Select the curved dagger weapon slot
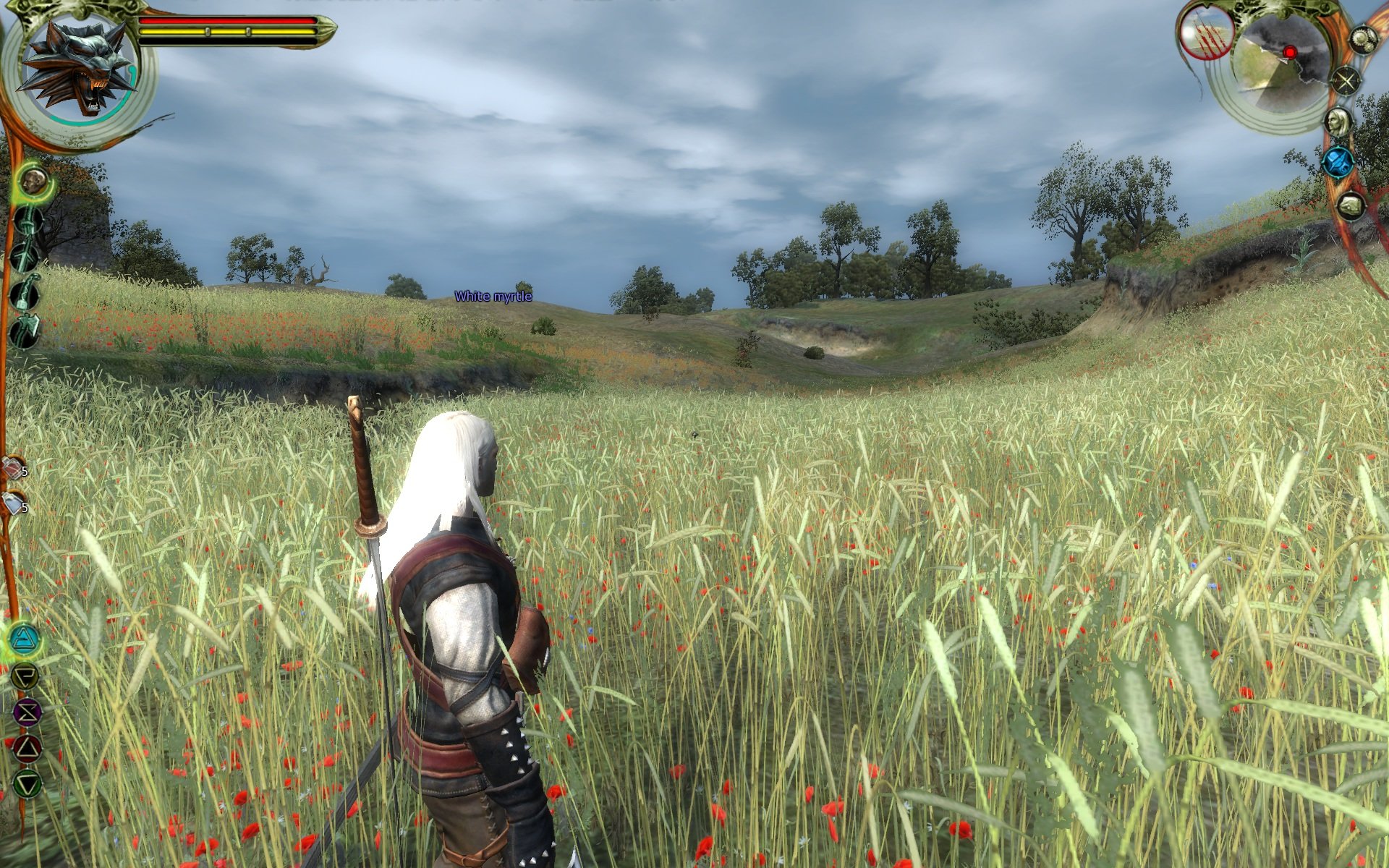The image size is (1389, 868). (26, 293)
